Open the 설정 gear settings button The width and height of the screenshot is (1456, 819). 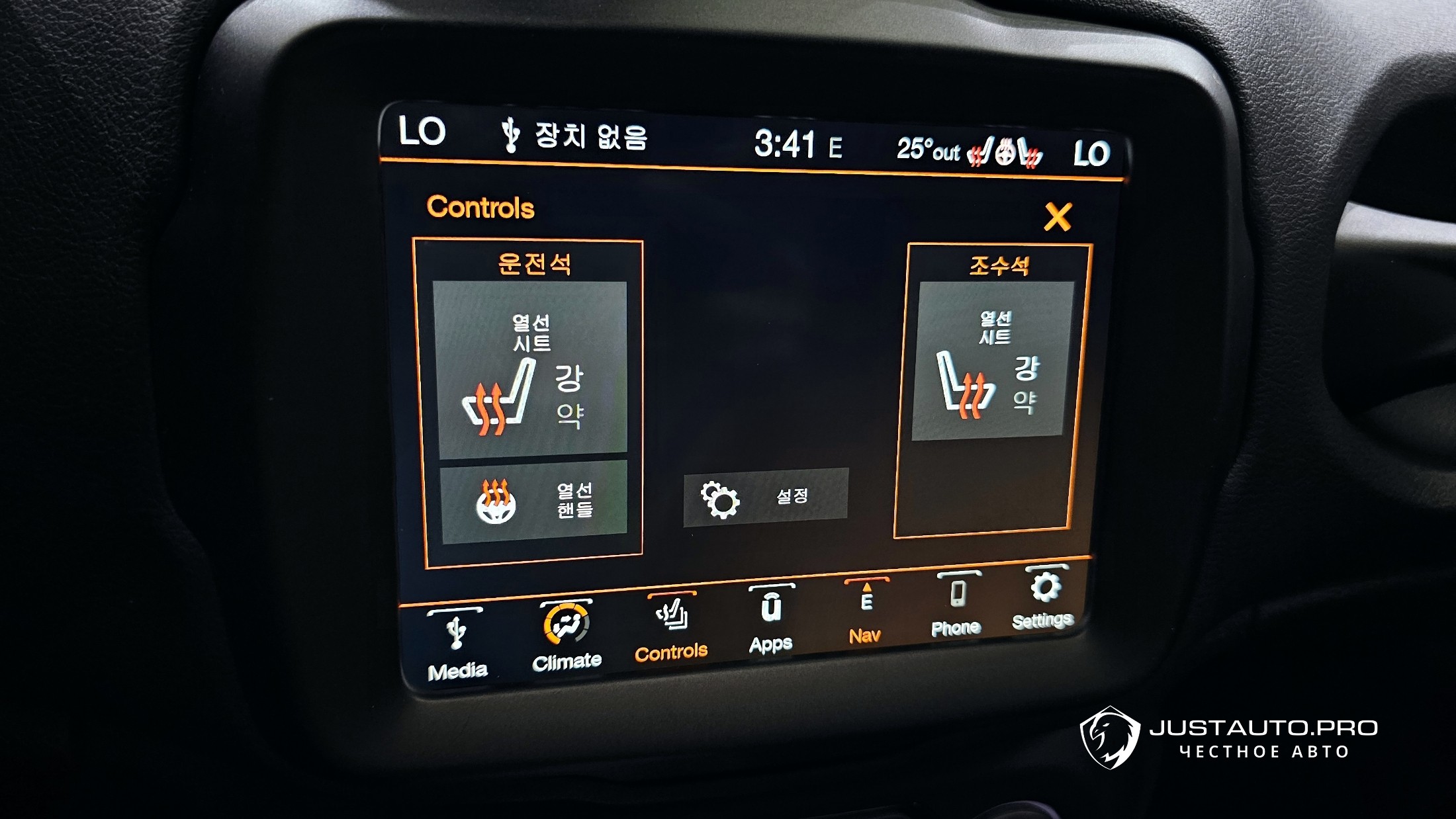[x=765, y=497]
